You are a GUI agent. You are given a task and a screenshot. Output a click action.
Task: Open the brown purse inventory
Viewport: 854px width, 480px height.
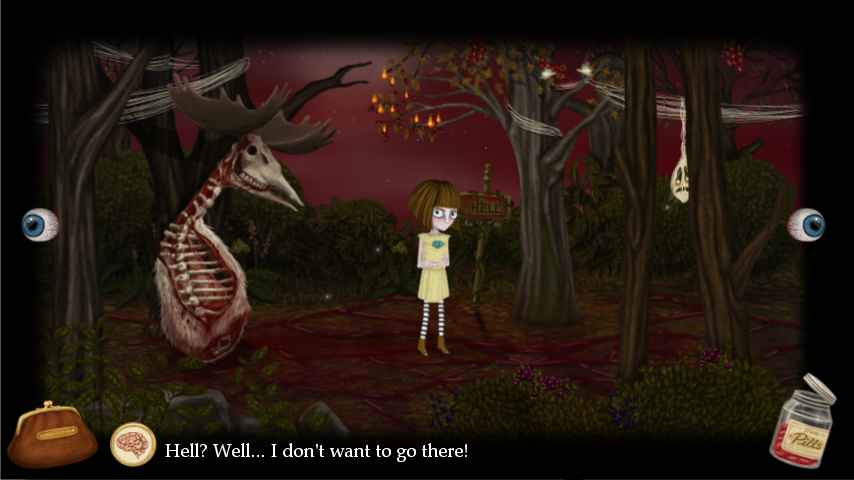(52, 437)
